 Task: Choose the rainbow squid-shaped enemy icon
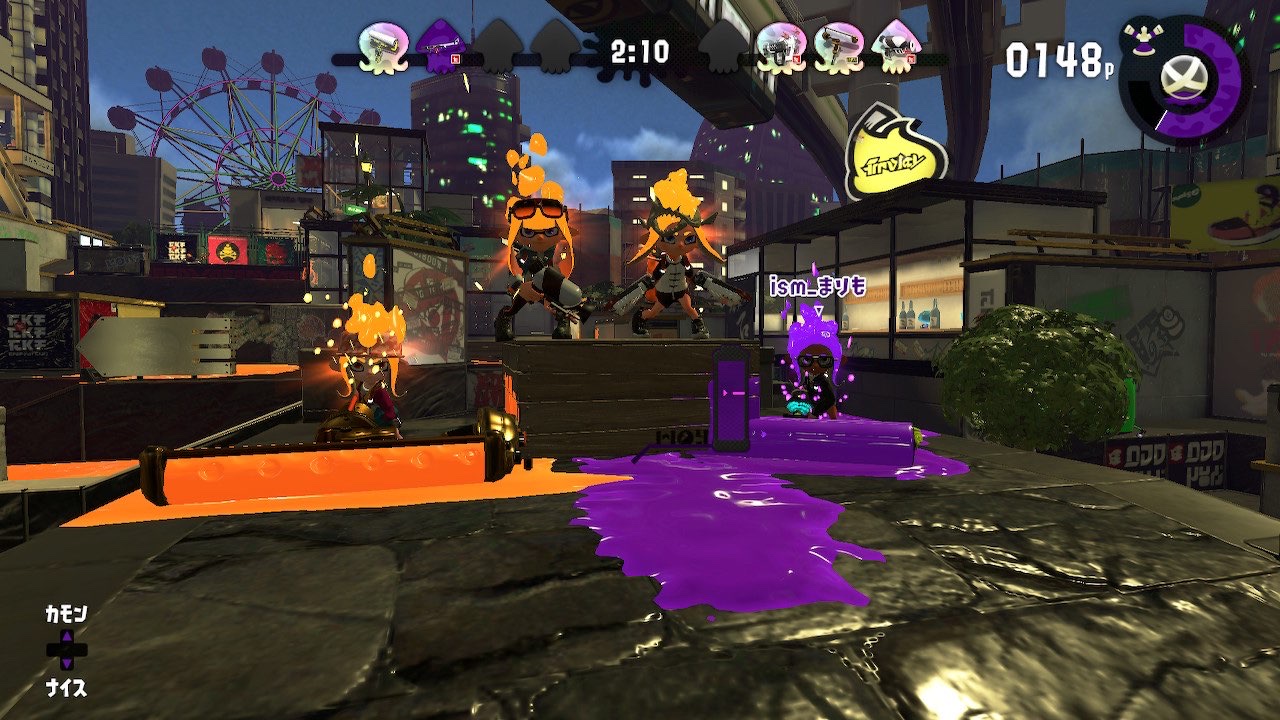pyautogui.click(x=895, y=47)
